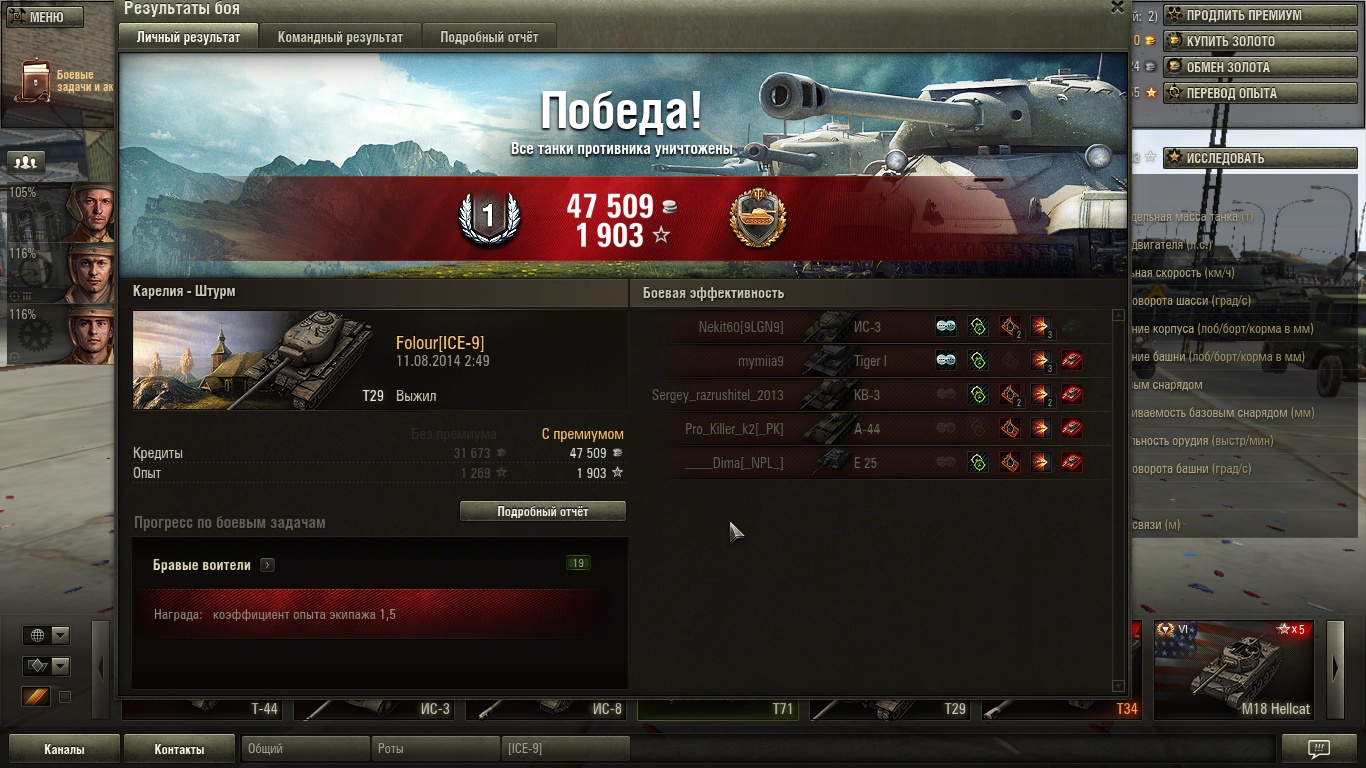Select the Роты chat tab
Viewport: 1366px width, 768px height.
[x=435, y=749]
